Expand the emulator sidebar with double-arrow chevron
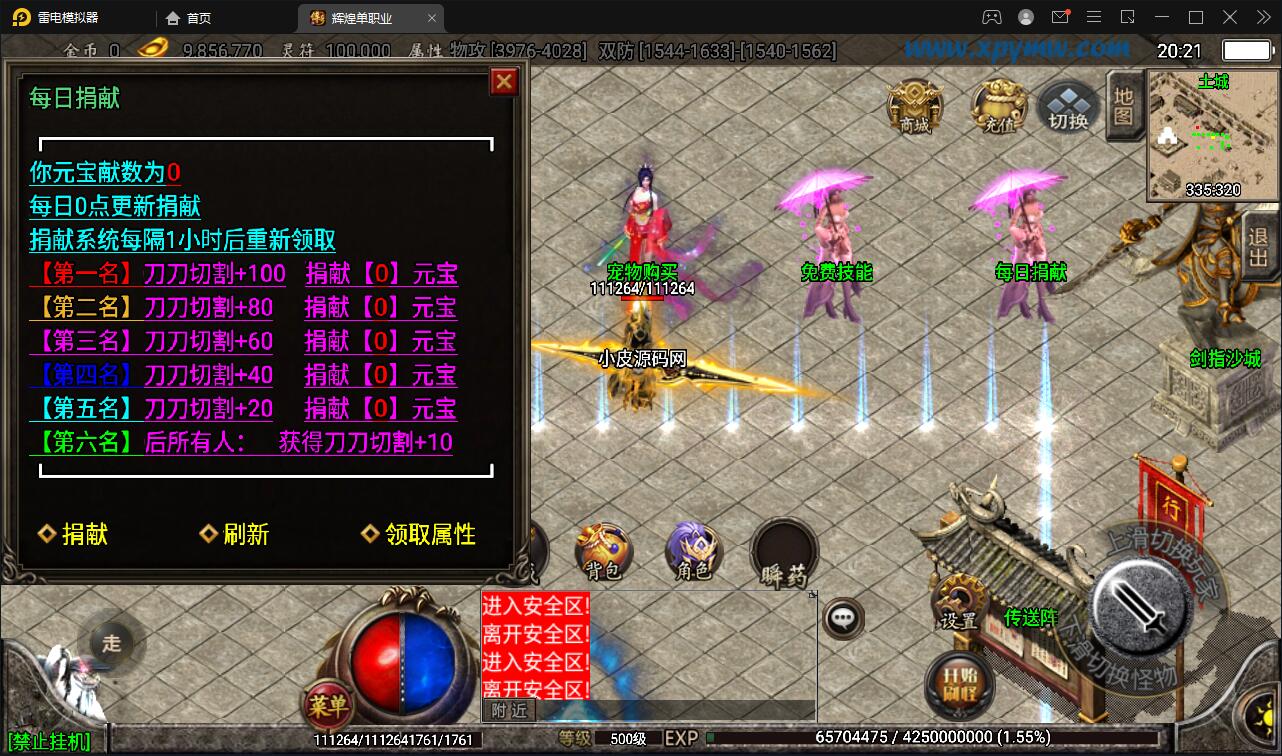This screenshot has height=756, width=1282. coord(1262,17)
